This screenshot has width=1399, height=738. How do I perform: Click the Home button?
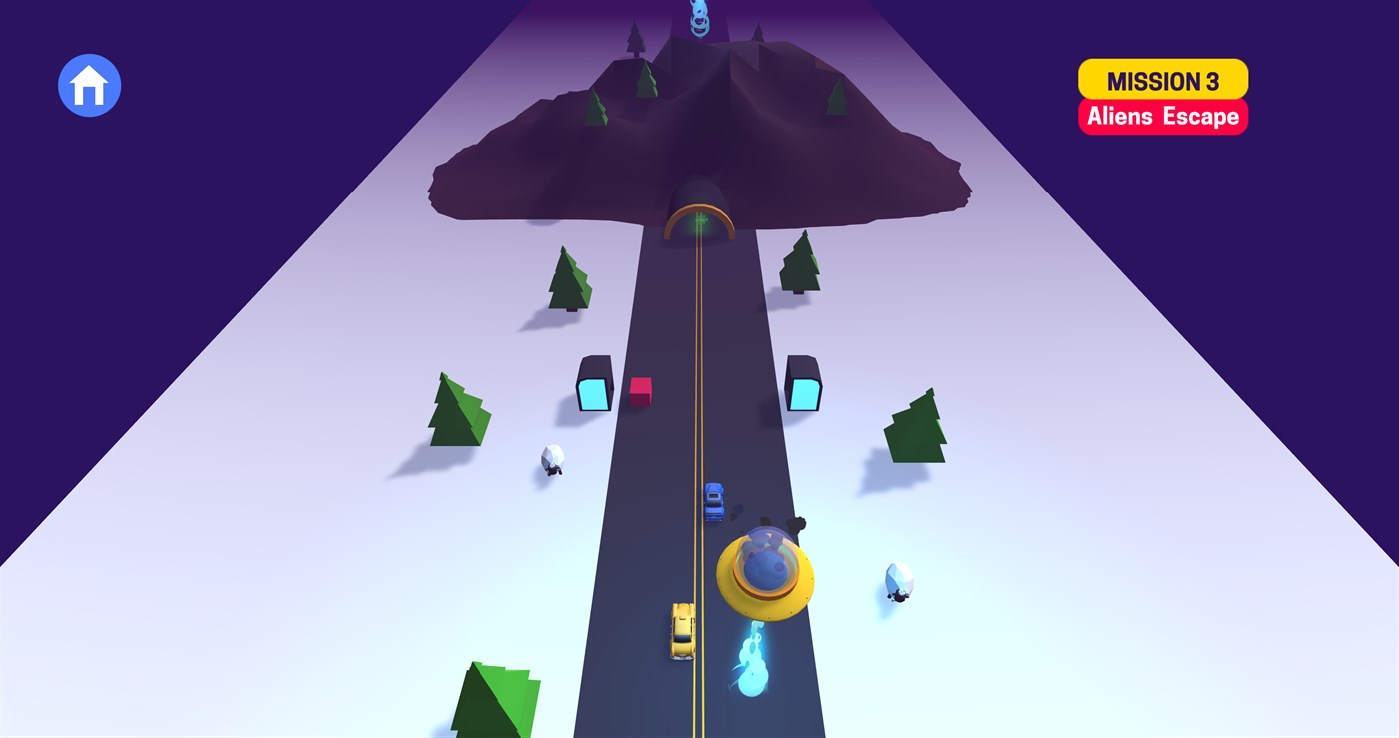[x=89, y=86]
